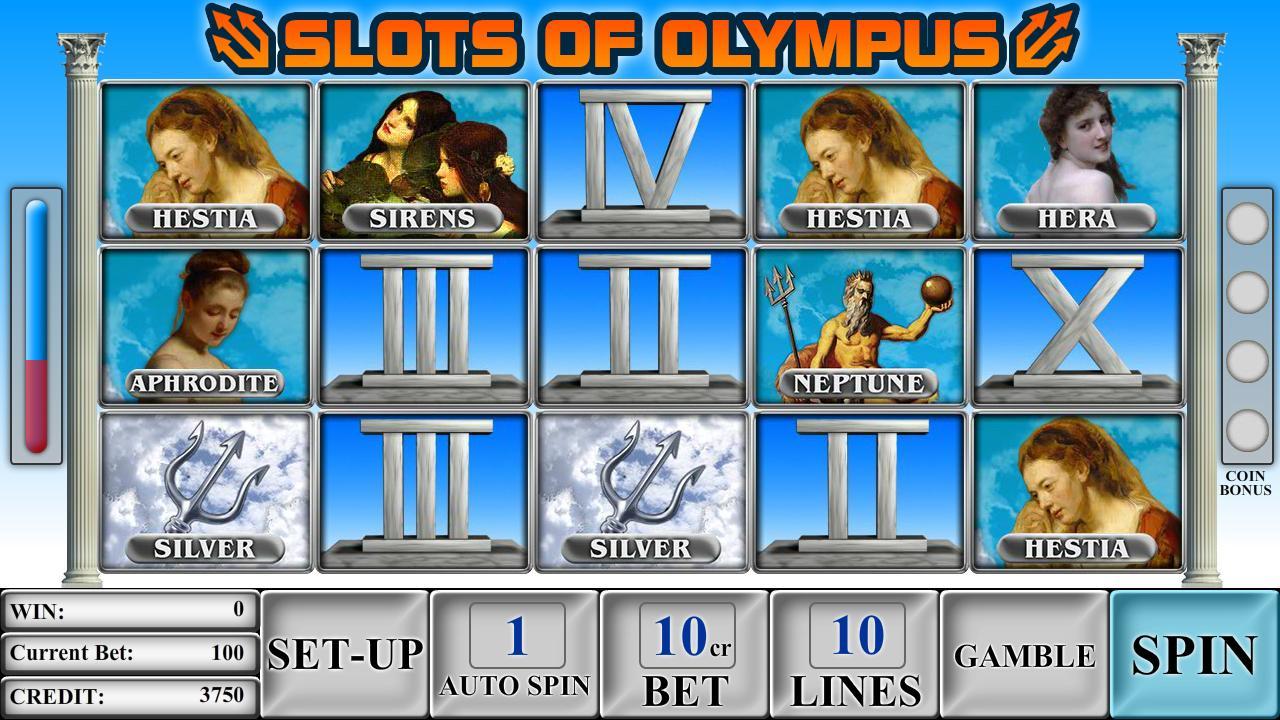
Task: Click the Neptune symbol holding the trident
Action: pos(861,320)
